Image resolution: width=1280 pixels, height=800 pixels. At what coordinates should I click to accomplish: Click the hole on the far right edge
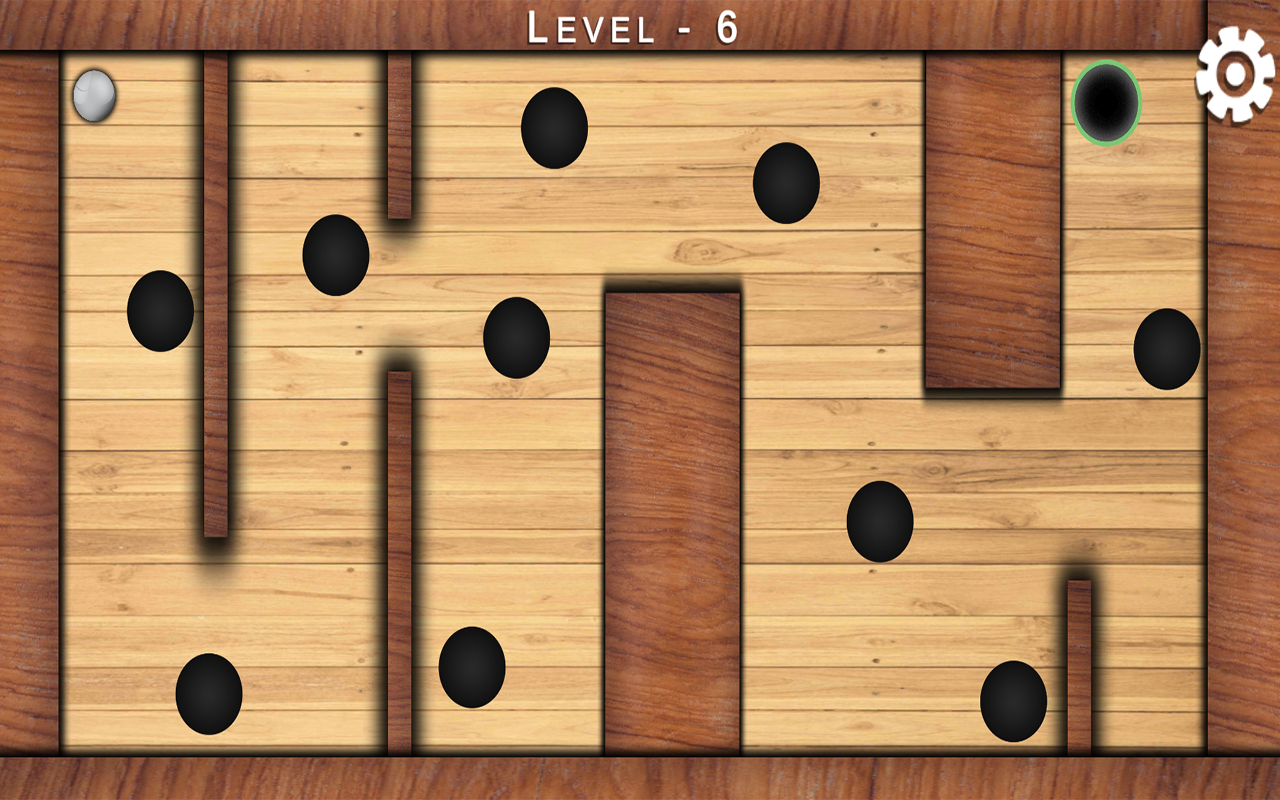coord(1165,350)
